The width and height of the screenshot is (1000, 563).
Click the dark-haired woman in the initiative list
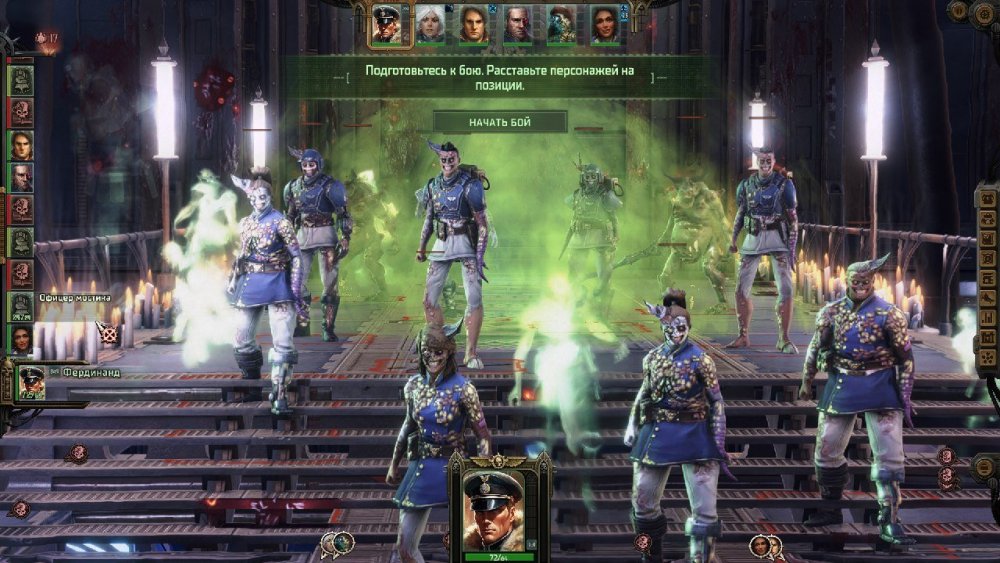[21, 338]
